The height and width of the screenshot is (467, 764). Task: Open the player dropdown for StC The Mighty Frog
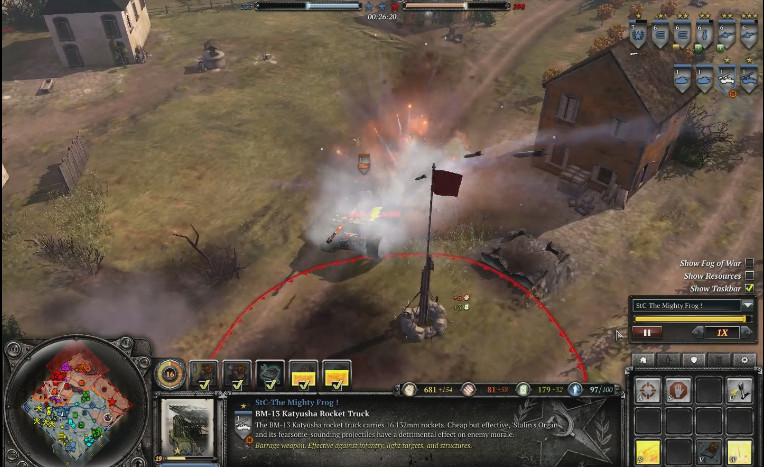pyautogui.click(x=747, y=305)
